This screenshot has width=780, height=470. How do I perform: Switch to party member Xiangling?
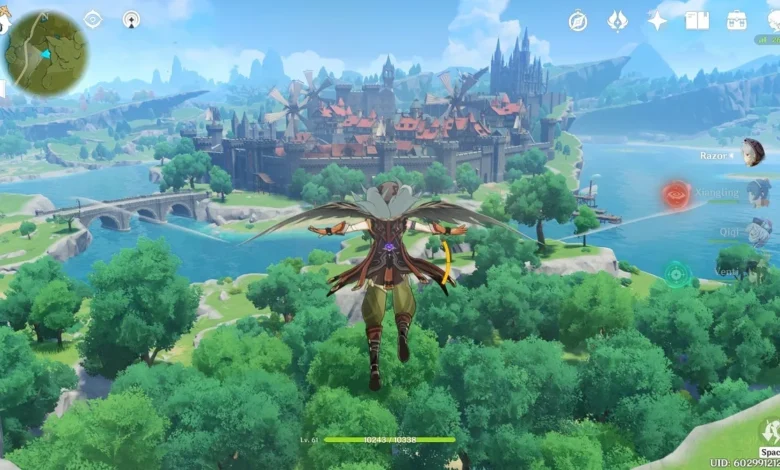click(757, 192)
